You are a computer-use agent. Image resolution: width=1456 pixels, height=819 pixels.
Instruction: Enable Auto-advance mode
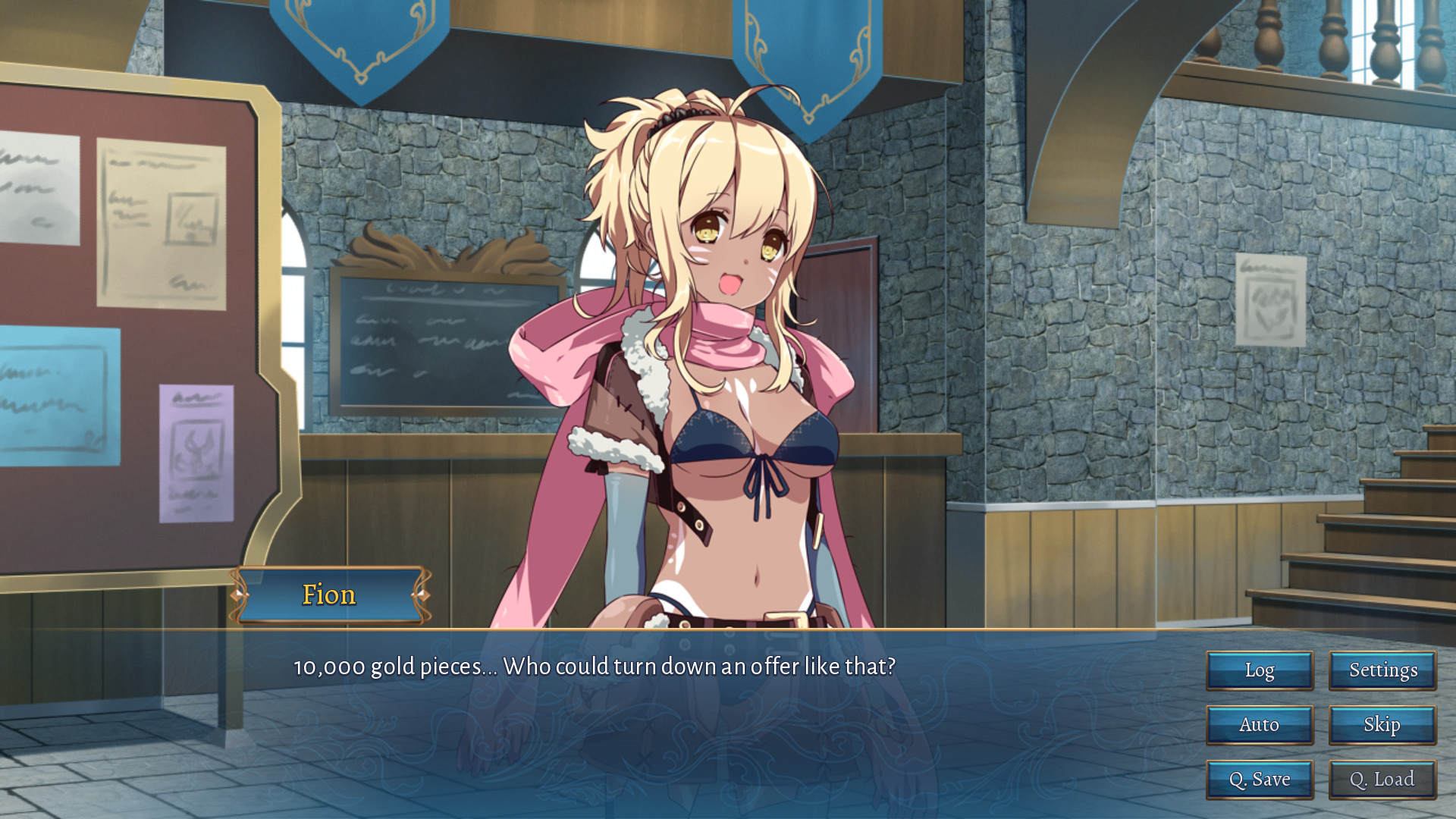click(x=1259, y=725)
